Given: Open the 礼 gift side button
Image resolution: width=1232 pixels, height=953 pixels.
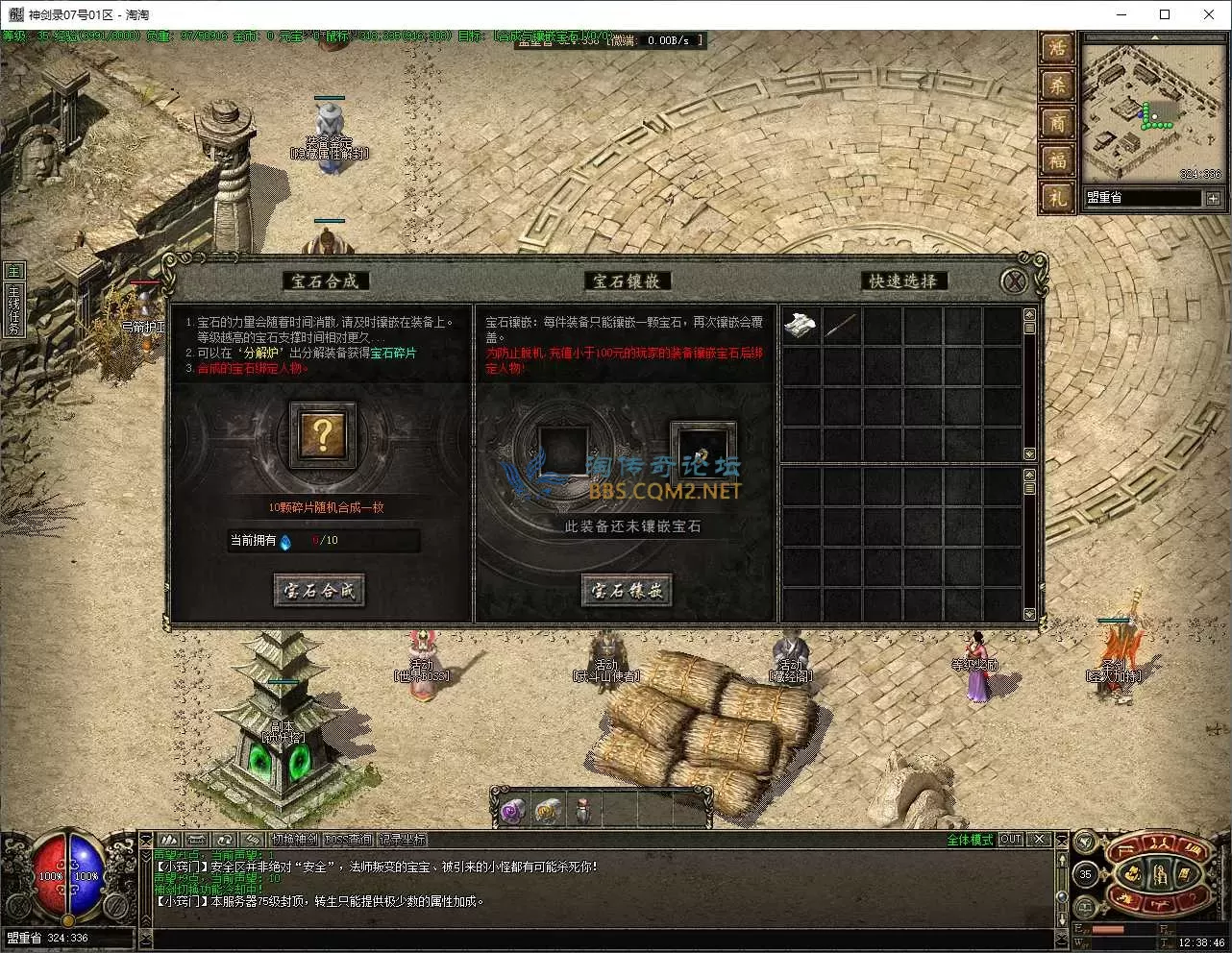Looking at the screenshot, I should tap(1056, 198).
